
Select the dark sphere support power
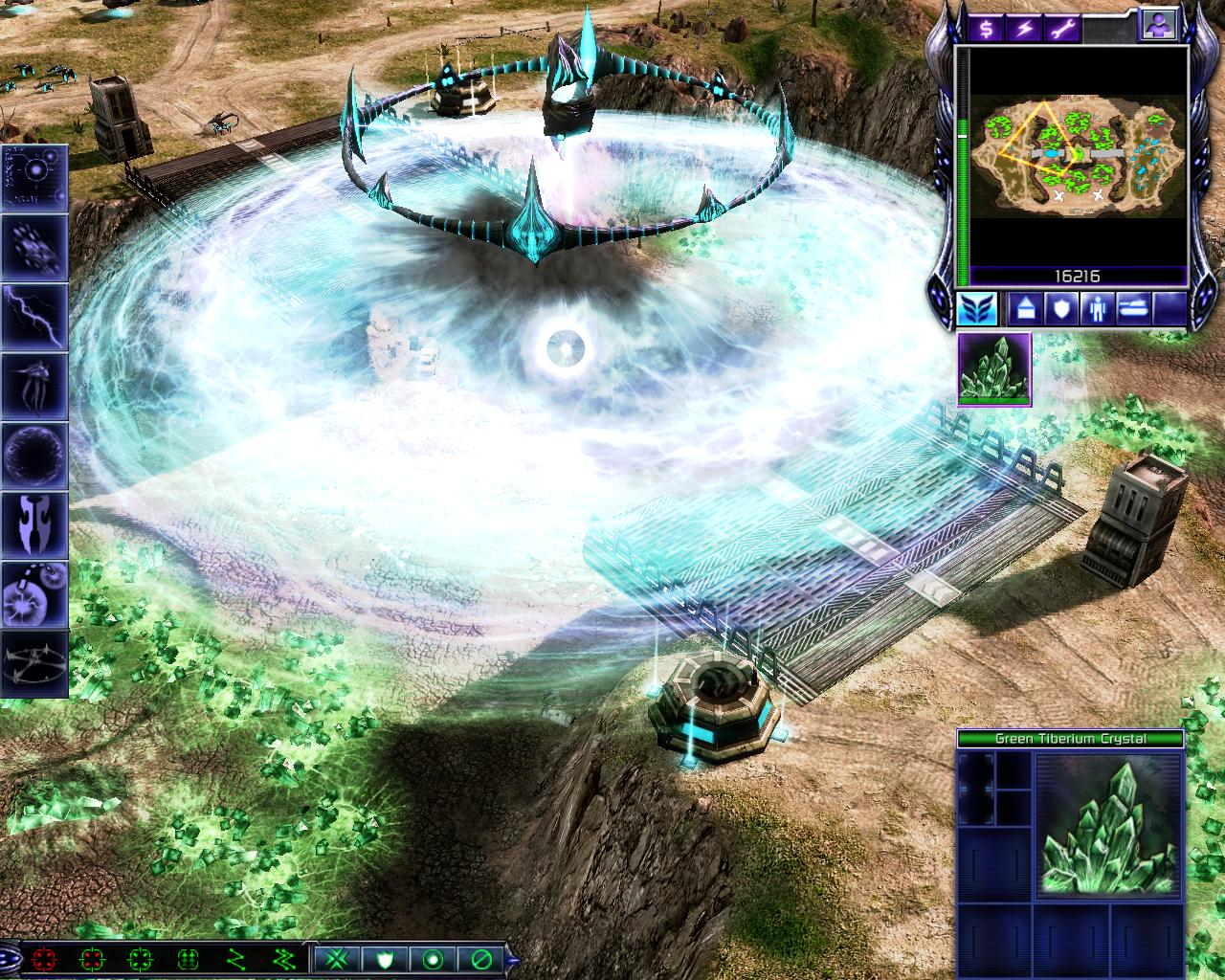click(x=34, y=456)
